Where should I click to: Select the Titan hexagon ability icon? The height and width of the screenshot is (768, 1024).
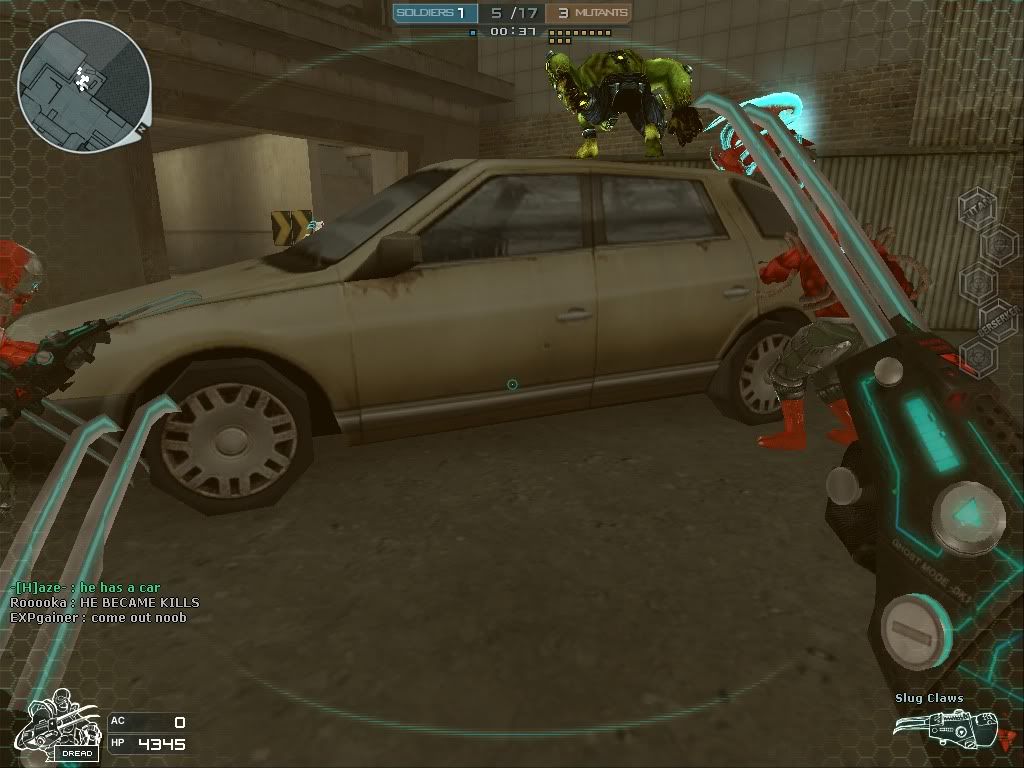(x=977, y=208)
